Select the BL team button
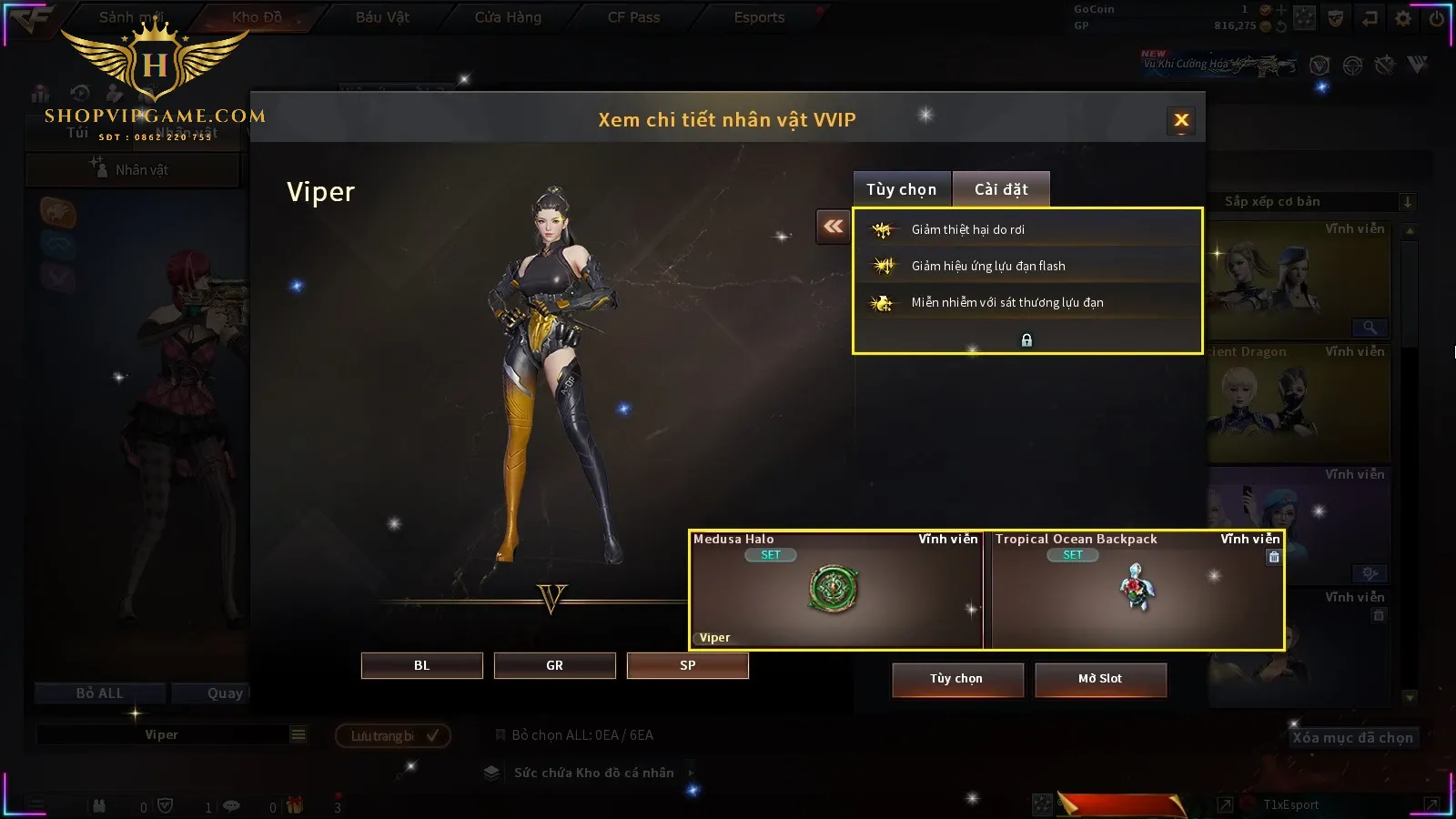Image resolution: width=1456 pixels, height=819 pixels. (x=421, y=665)
